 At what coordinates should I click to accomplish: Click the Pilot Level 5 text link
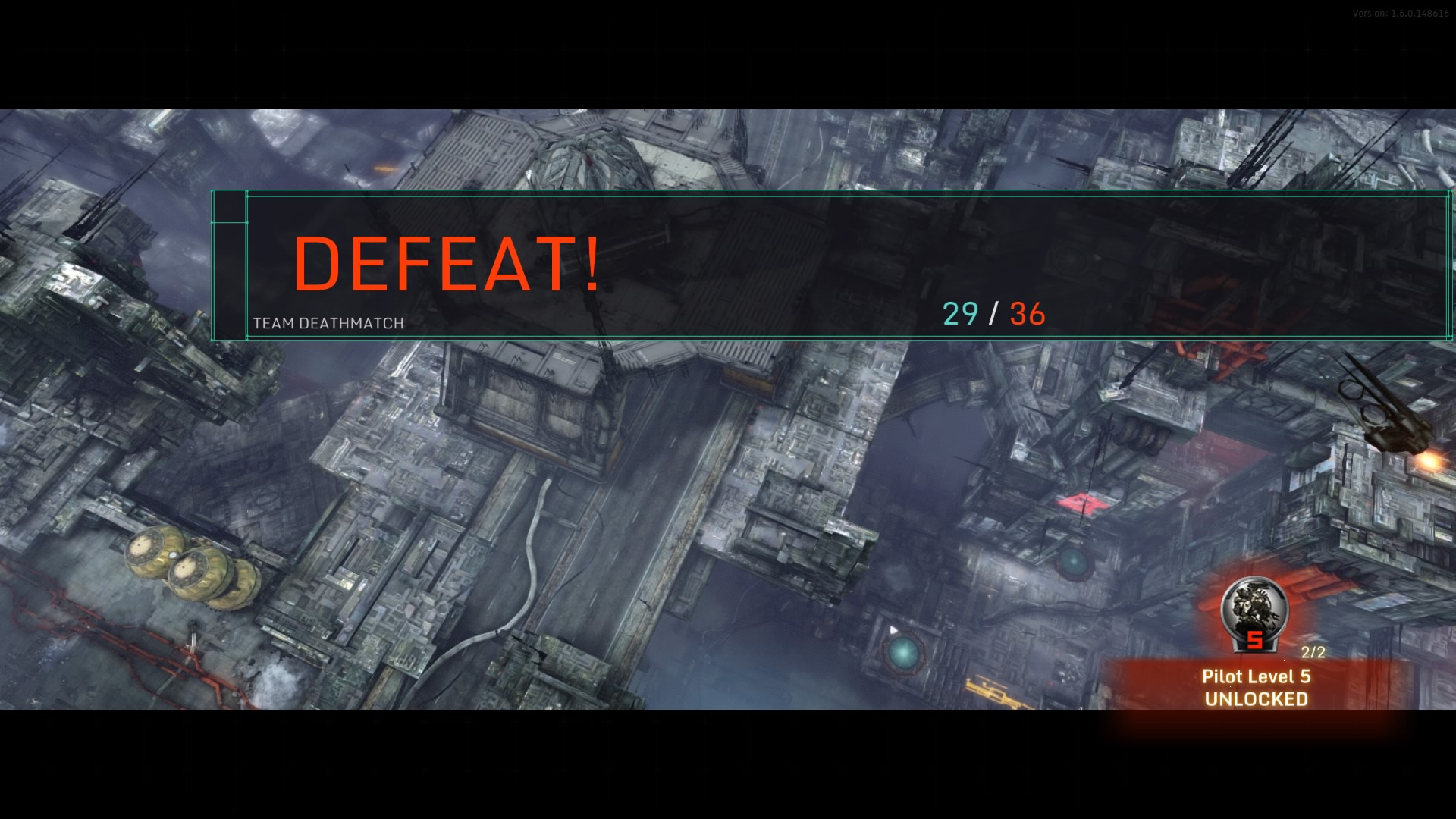[1256, 676]
